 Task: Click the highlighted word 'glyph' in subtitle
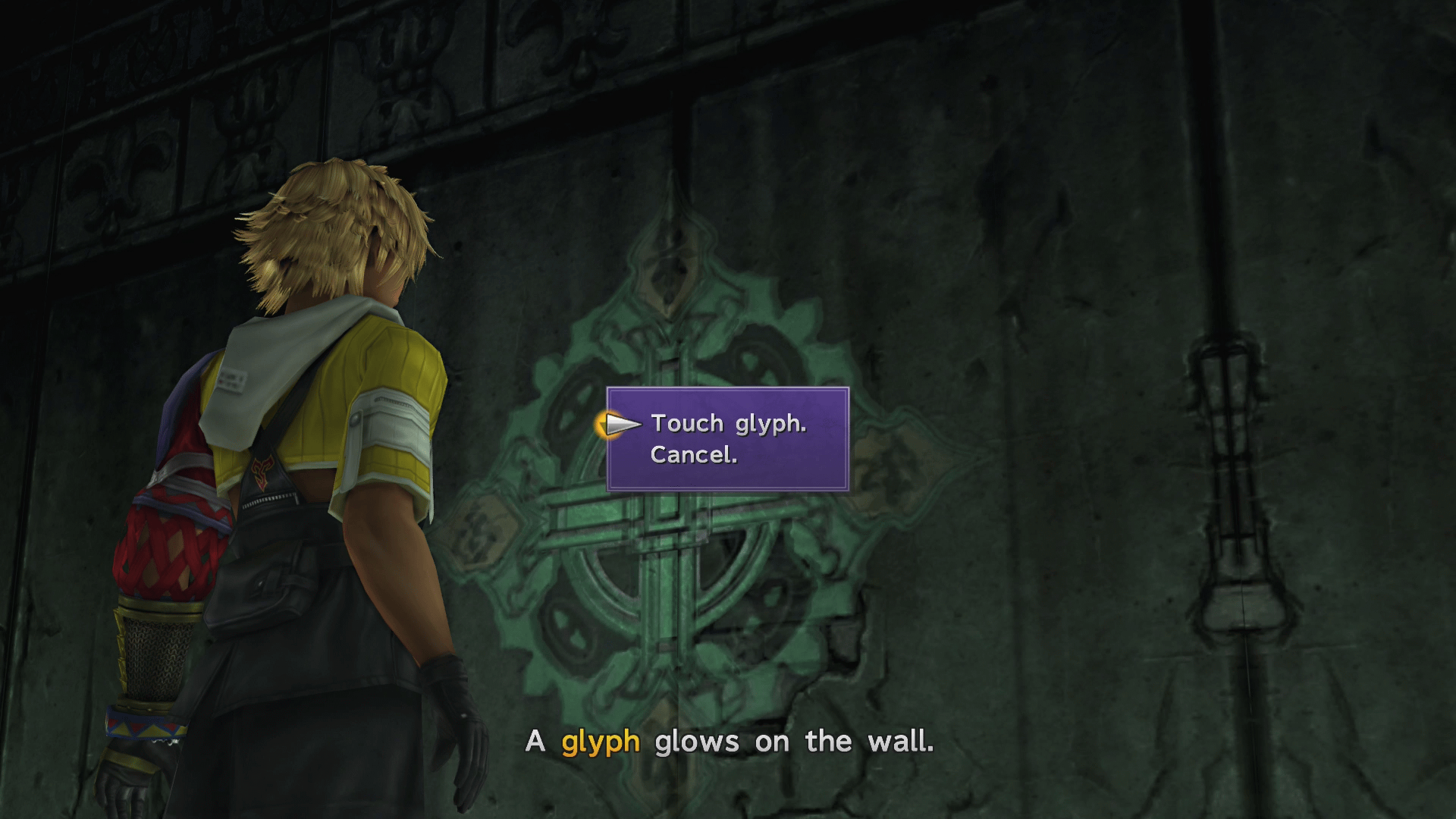coord(599,742)
